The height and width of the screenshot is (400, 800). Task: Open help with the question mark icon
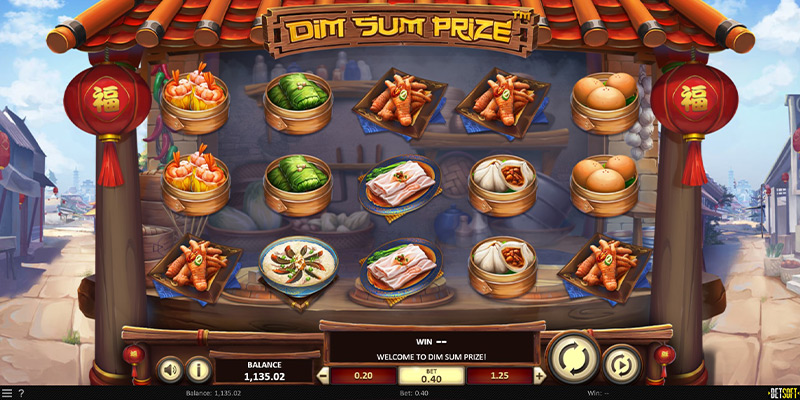coord(21,393)
